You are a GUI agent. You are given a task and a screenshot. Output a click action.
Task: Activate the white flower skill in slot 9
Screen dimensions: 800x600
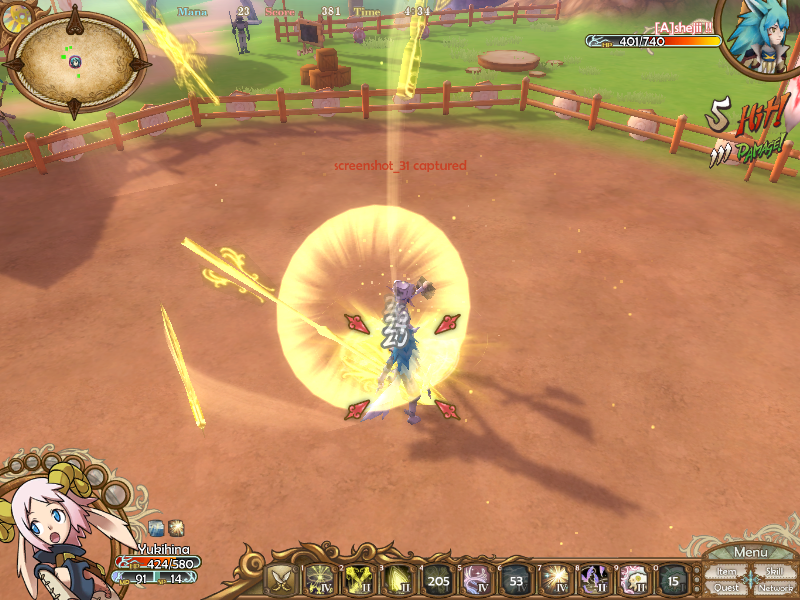(633, 579)
